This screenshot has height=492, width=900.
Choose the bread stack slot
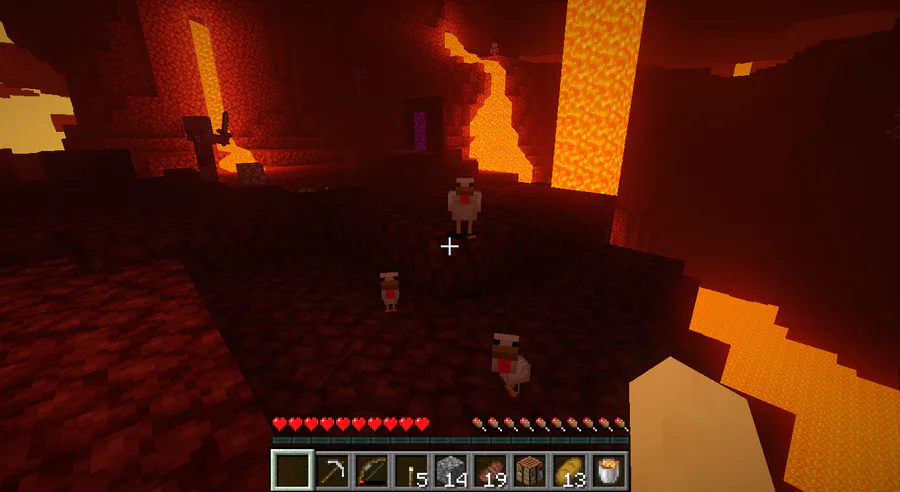click(x=569, y=469)
